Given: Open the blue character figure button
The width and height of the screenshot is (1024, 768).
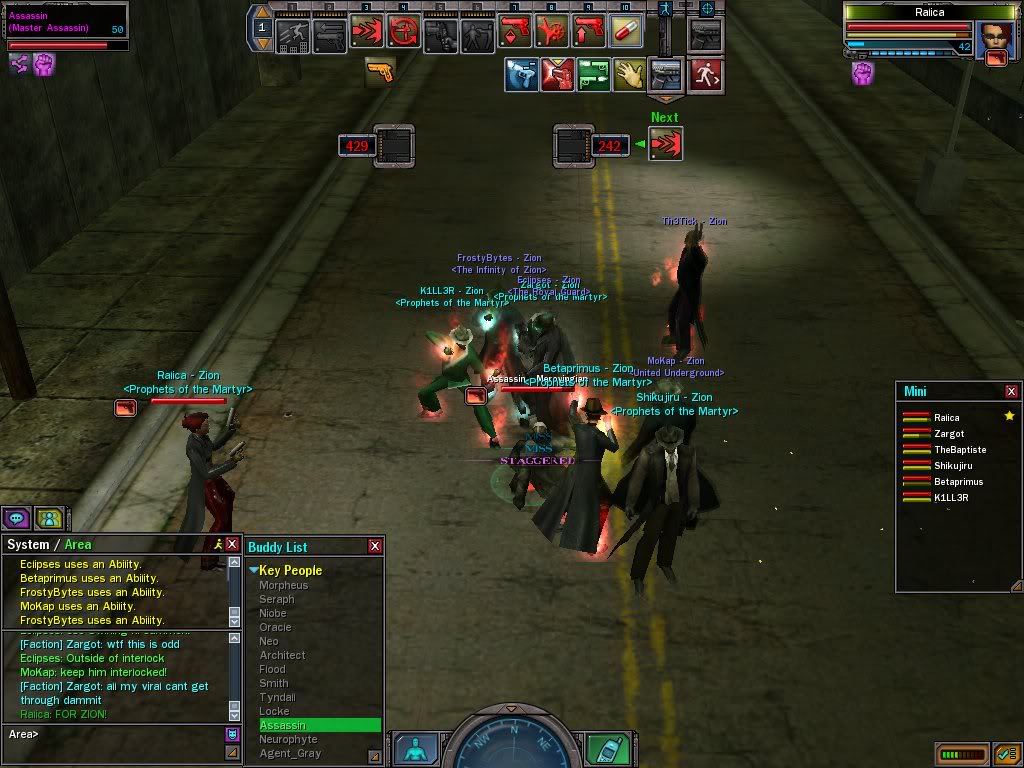Looking at the screenshot, I should coord(414,748).
